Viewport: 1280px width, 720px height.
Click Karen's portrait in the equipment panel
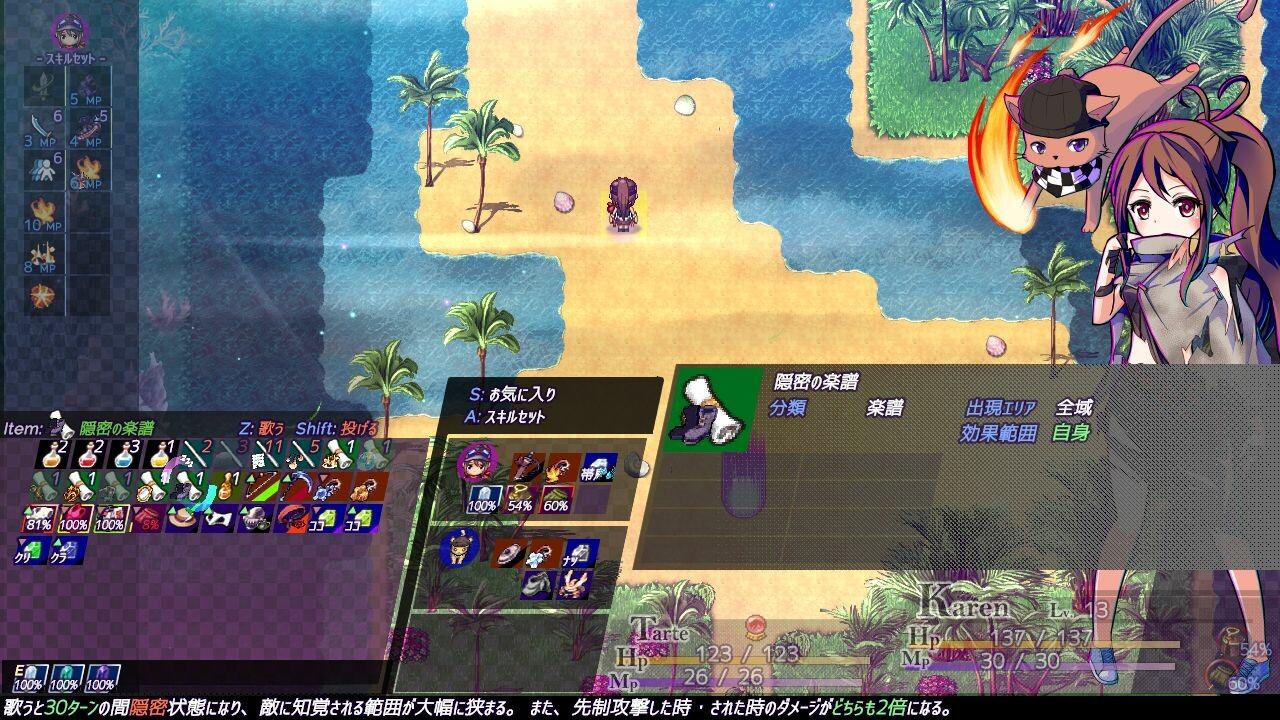478,464
